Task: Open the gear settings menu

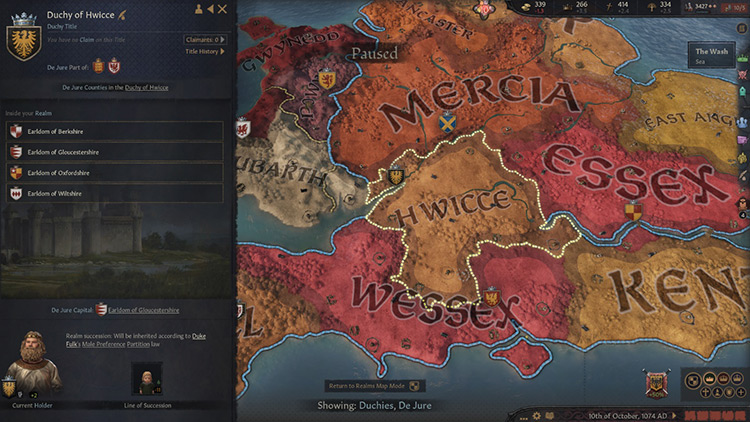Action: 537,415
